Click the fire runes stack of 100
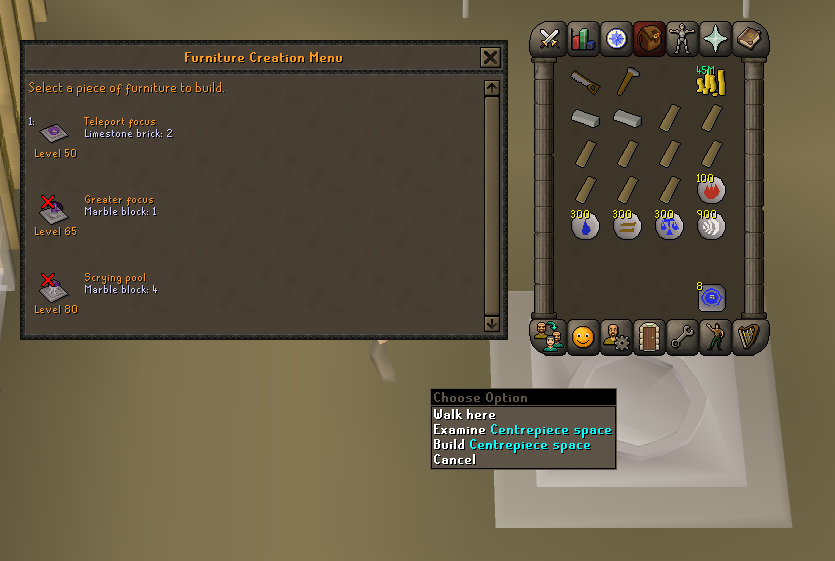Viewport: 835px width, 561px height. click(x=710, y=188)
